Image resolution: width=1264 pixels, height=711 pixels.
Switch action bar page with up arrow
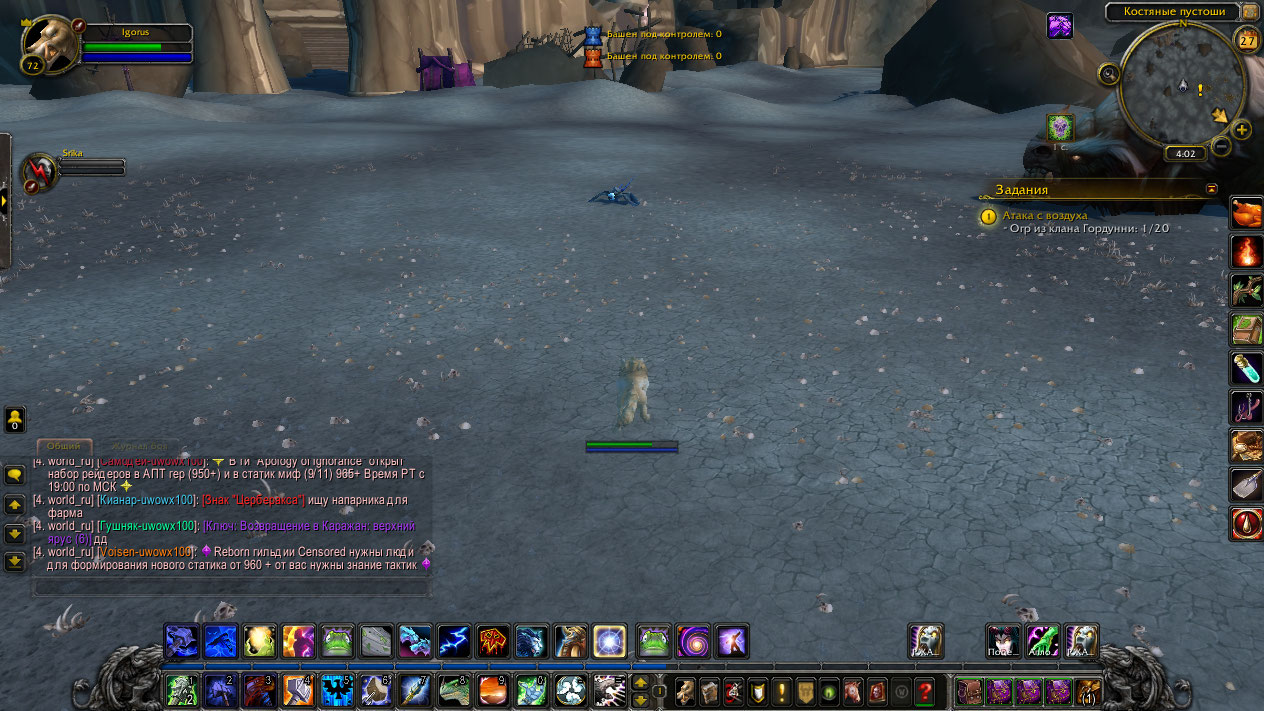pos(641,682)
